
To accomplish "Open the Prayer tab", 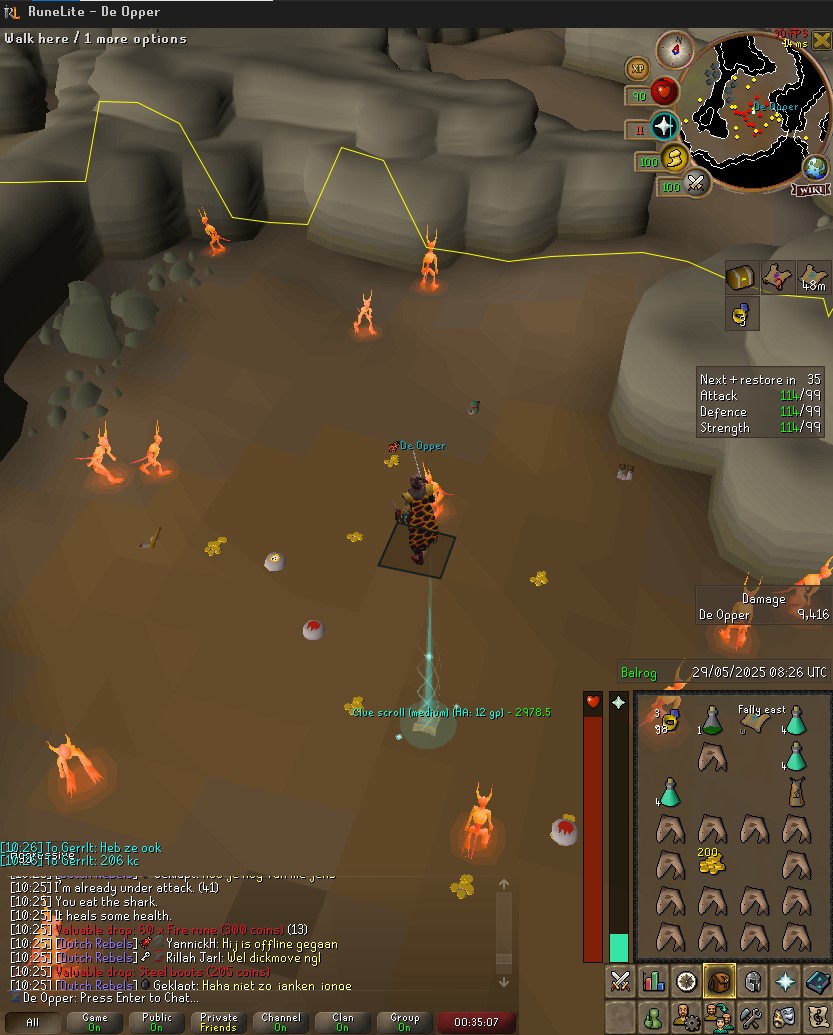I will click(x=786, y=981).
